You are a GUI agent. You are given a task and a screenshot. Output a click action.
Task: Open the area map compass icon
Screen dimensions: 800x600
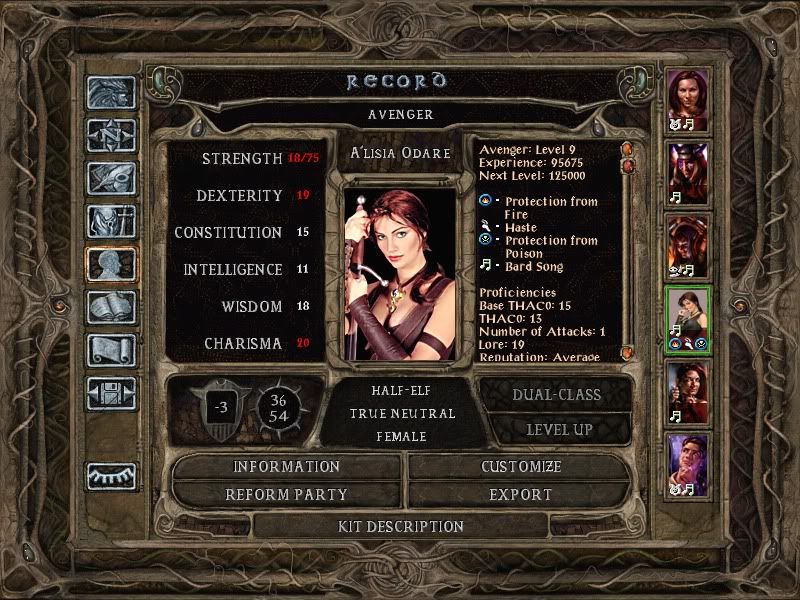[111, 135]
